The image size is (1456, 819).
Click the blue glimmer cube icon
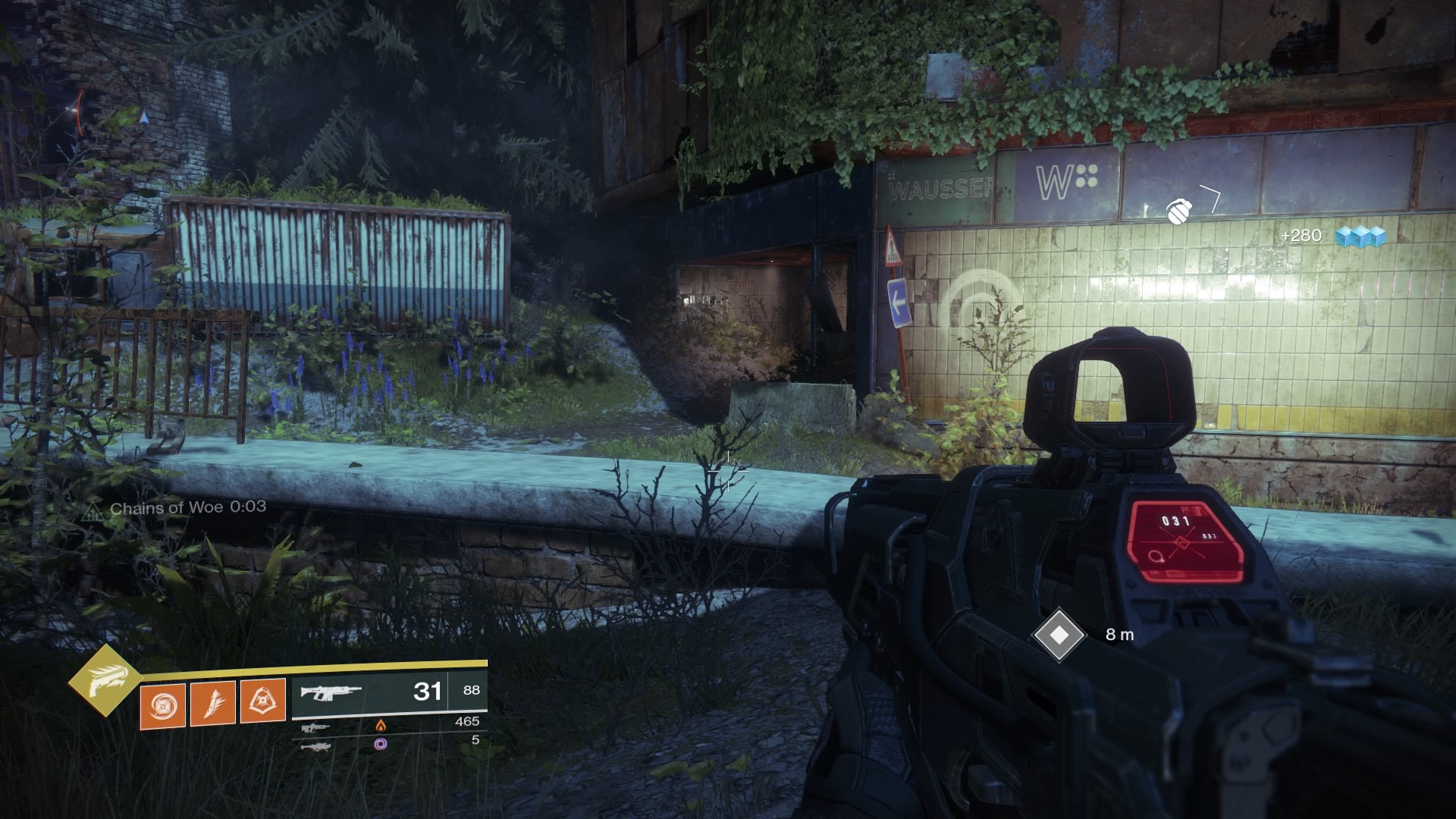[1360, 237]
